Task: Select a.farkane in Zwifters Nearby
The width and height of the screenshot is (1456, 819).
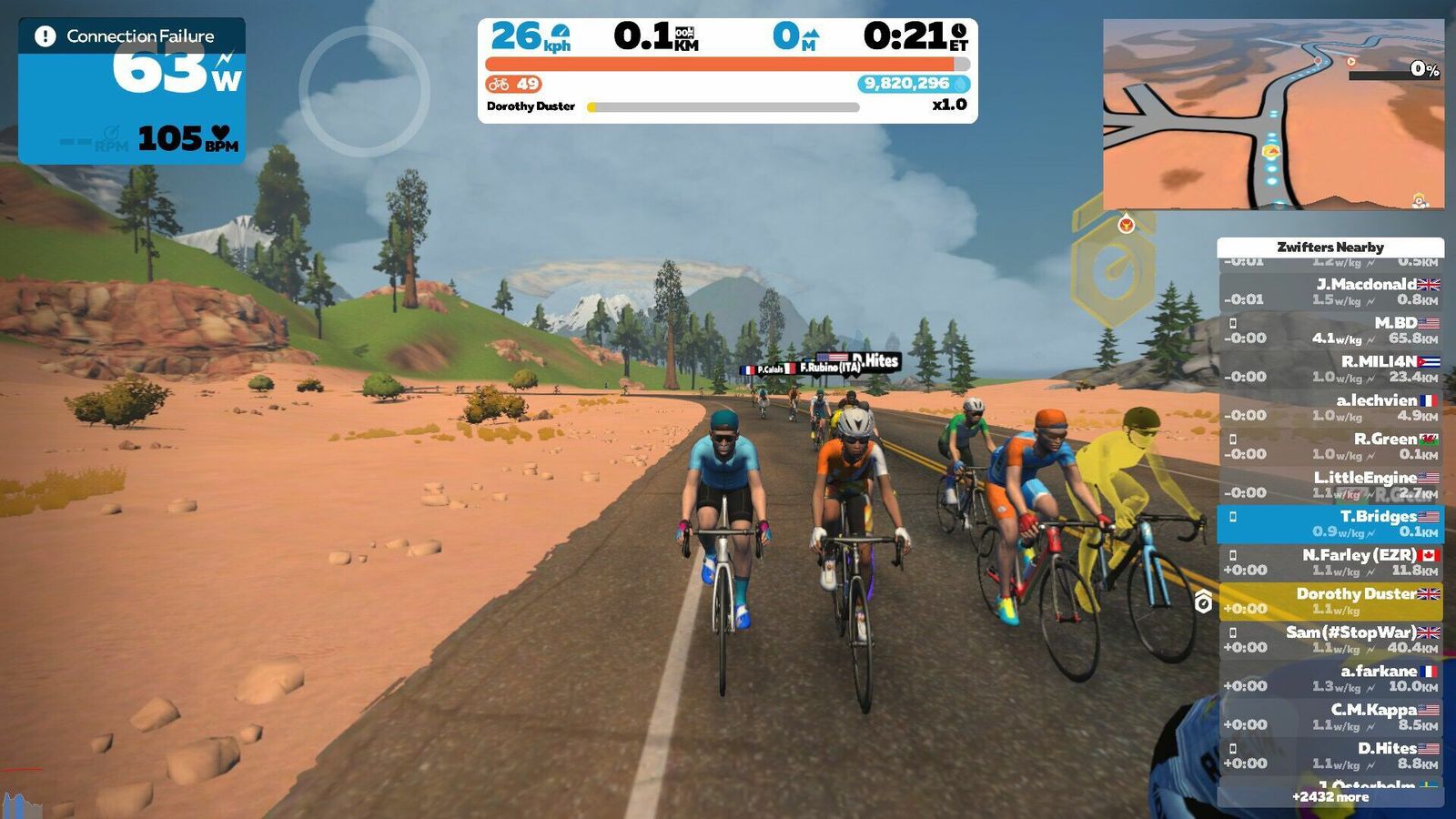Action: tap(1330, 679)
